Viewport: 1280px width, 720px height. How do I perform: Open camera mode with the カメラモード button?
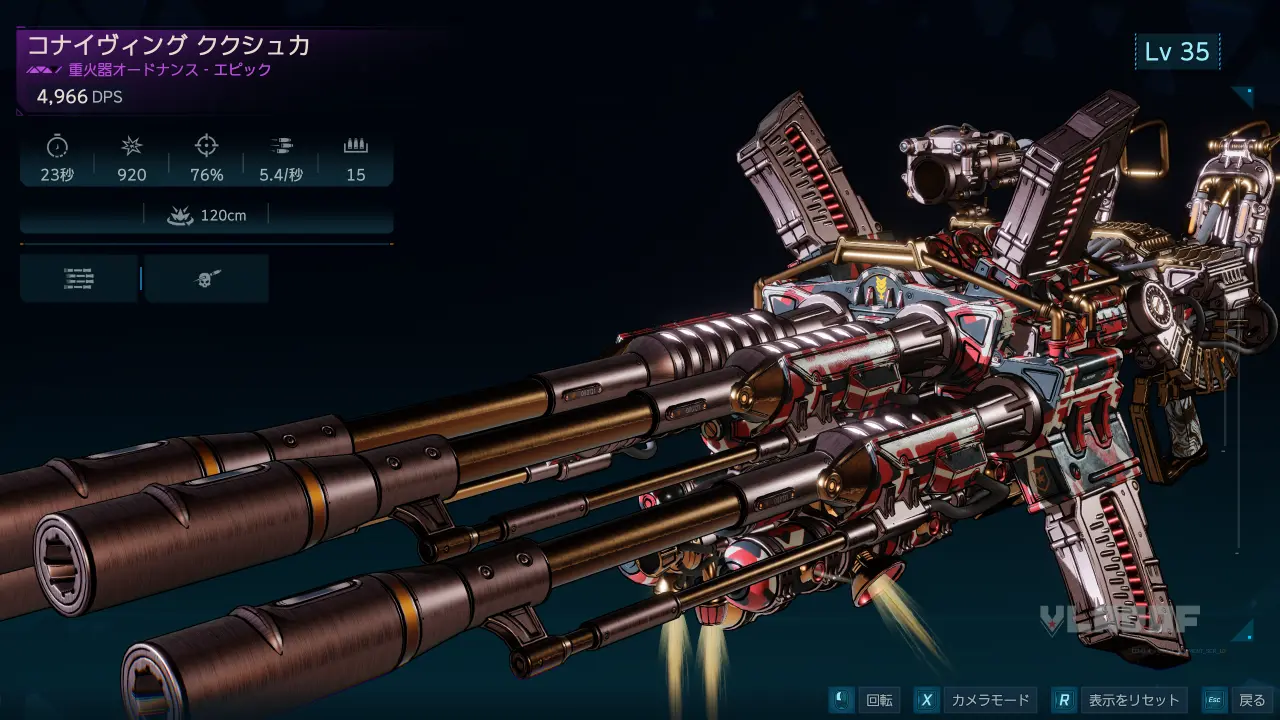click(x=991, y=700)
